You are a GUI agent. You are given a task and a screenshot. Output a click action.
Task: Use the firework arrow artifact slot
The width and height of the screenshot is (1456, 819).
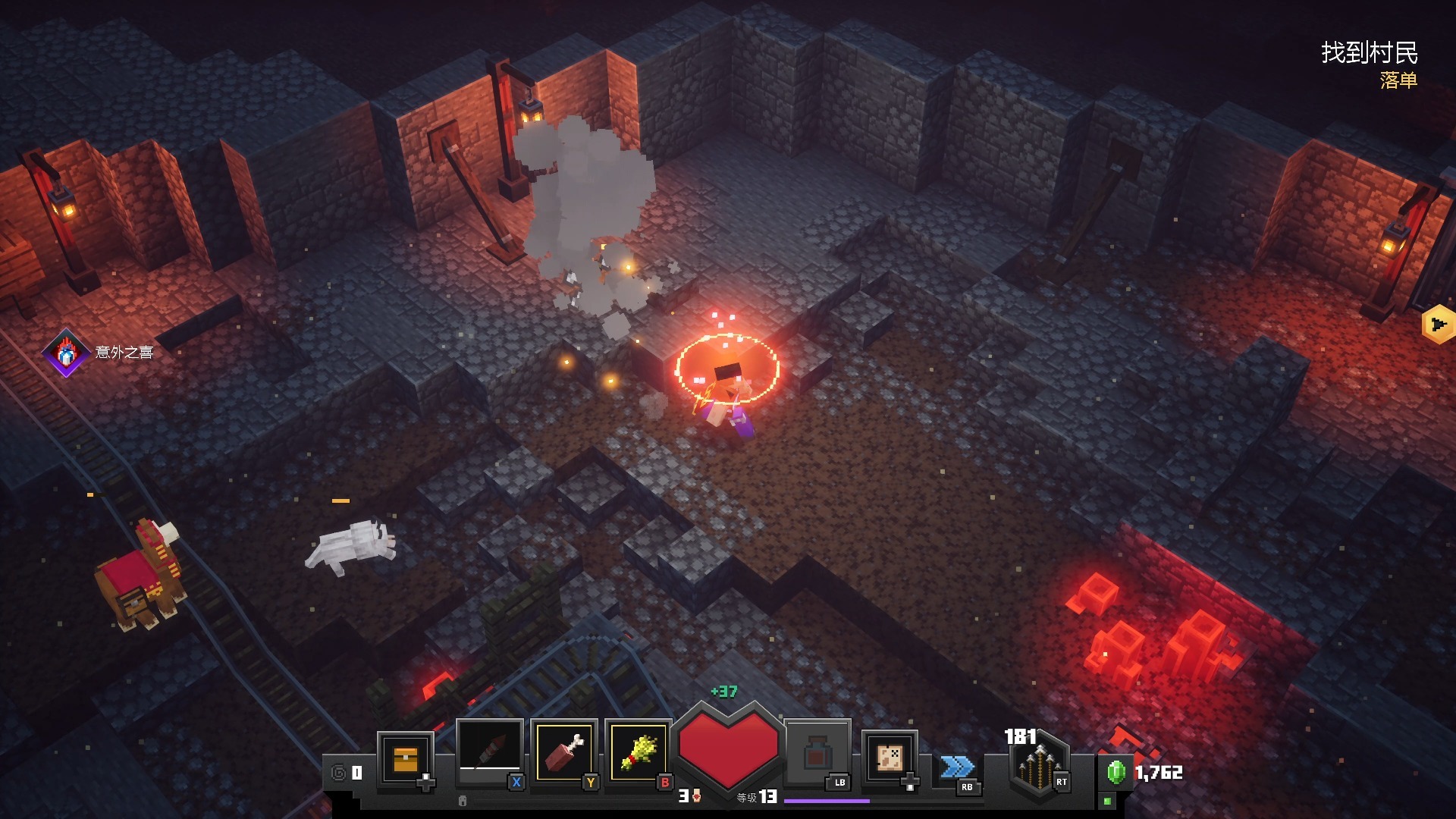point(489,752)
